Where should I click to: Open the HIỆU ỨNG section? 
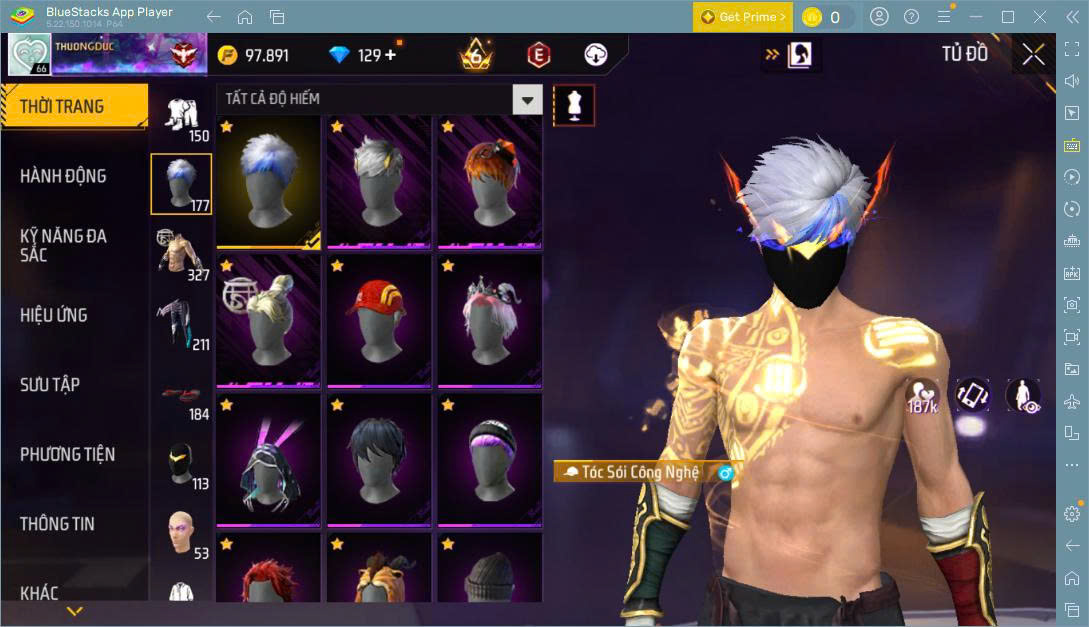click(54, 315)
